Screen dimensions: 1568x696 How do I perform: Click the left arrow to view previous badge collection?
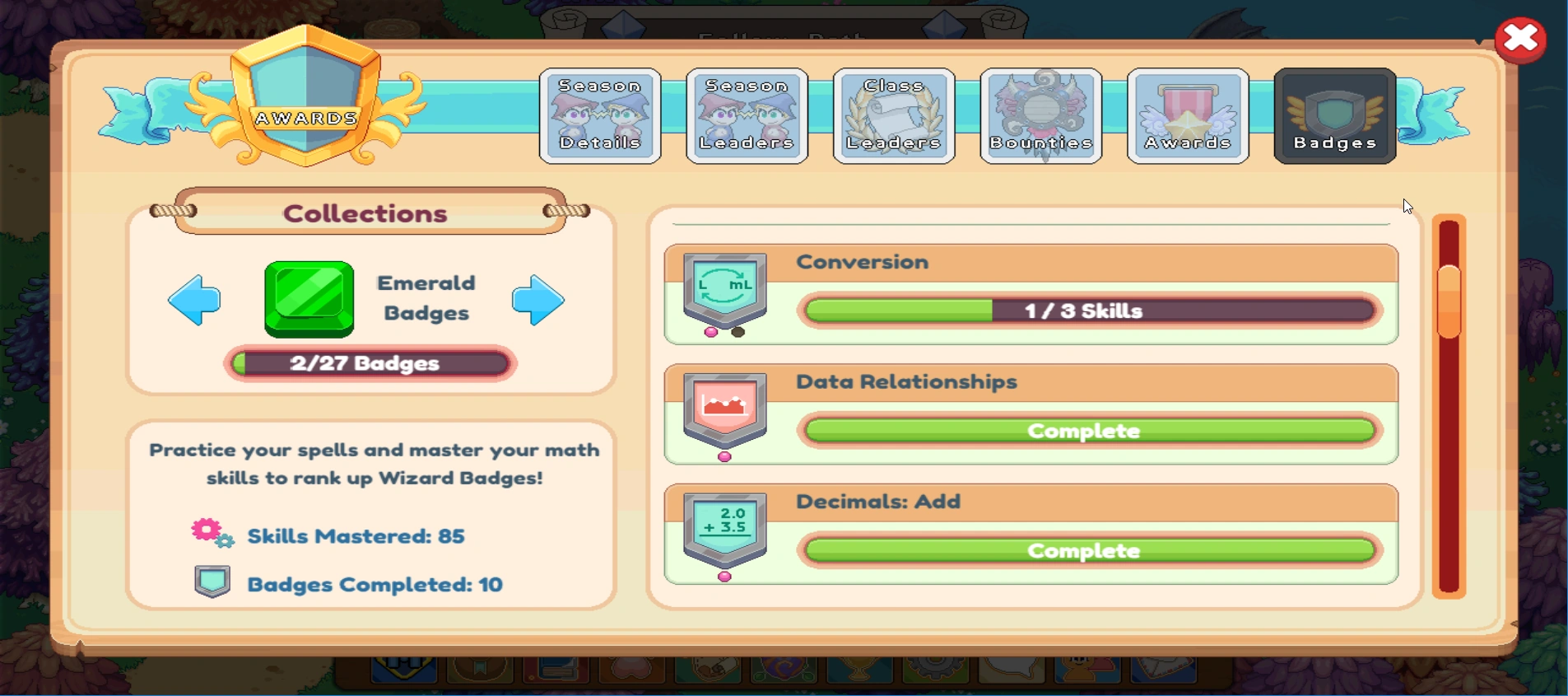[x=194, y=301]
